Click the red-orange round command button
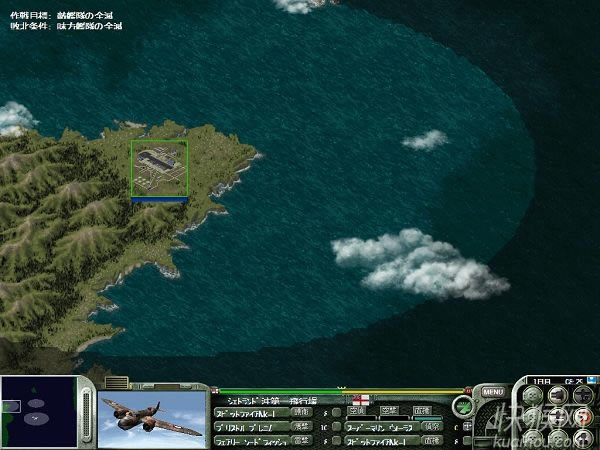The width and height of the screenshot is (600, 450). coord(584,416)
